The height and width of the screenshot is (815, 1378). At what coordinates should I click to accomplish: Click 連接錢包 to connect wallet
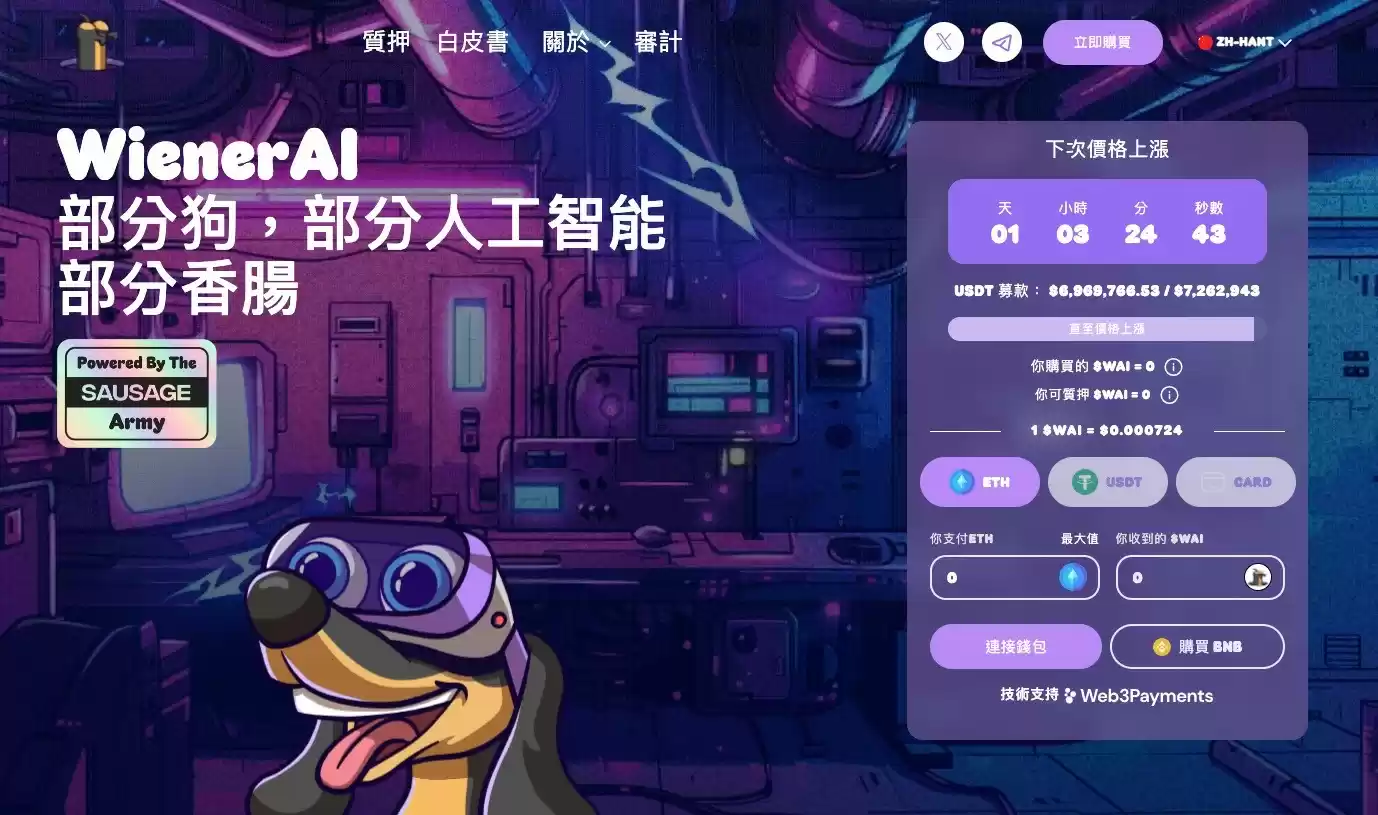(x=1015, y=646)
